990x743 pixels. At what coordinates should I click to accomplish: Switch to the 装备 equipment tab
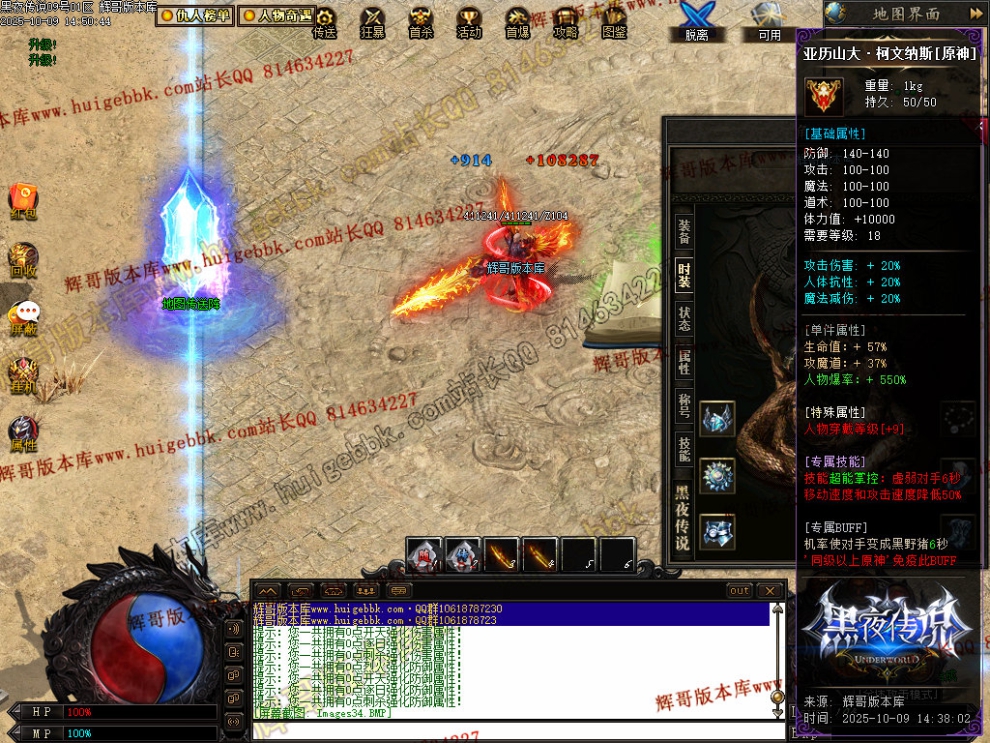click(684, 231)
